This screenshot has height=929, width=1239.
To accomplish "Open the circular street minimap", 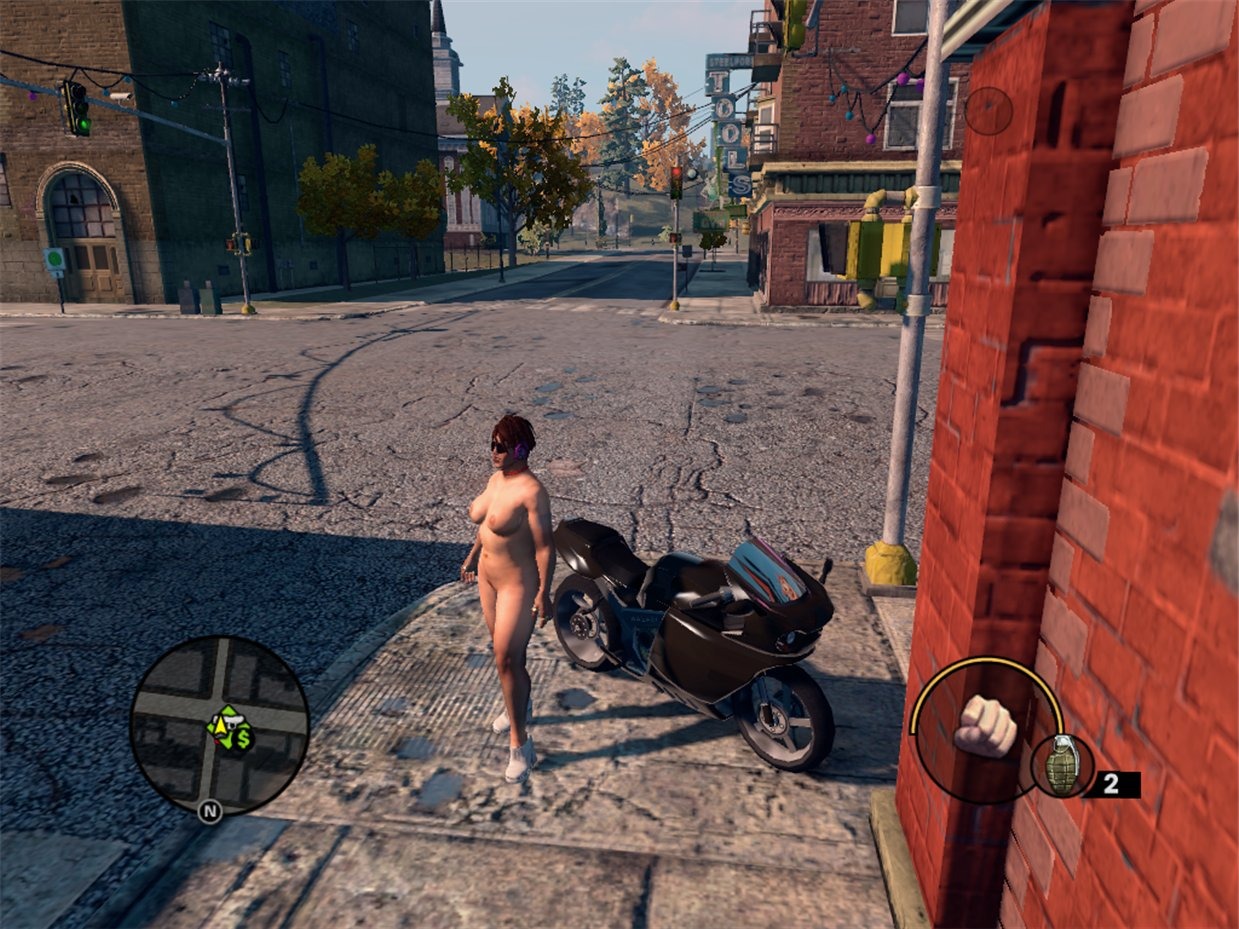I will (x=219, y=725).
